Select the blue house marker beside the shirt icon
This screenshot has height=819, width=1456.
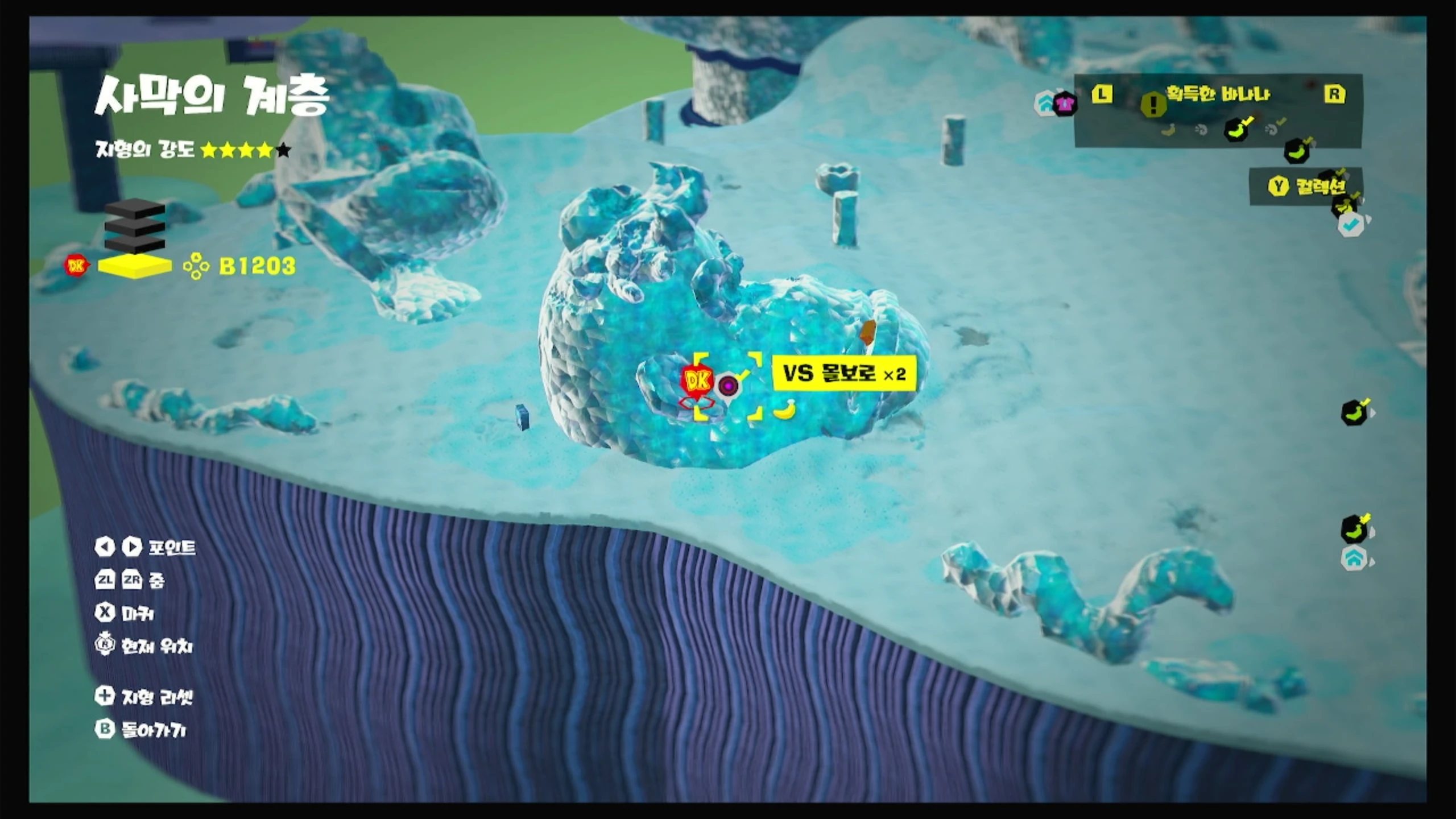[1045, 103]
